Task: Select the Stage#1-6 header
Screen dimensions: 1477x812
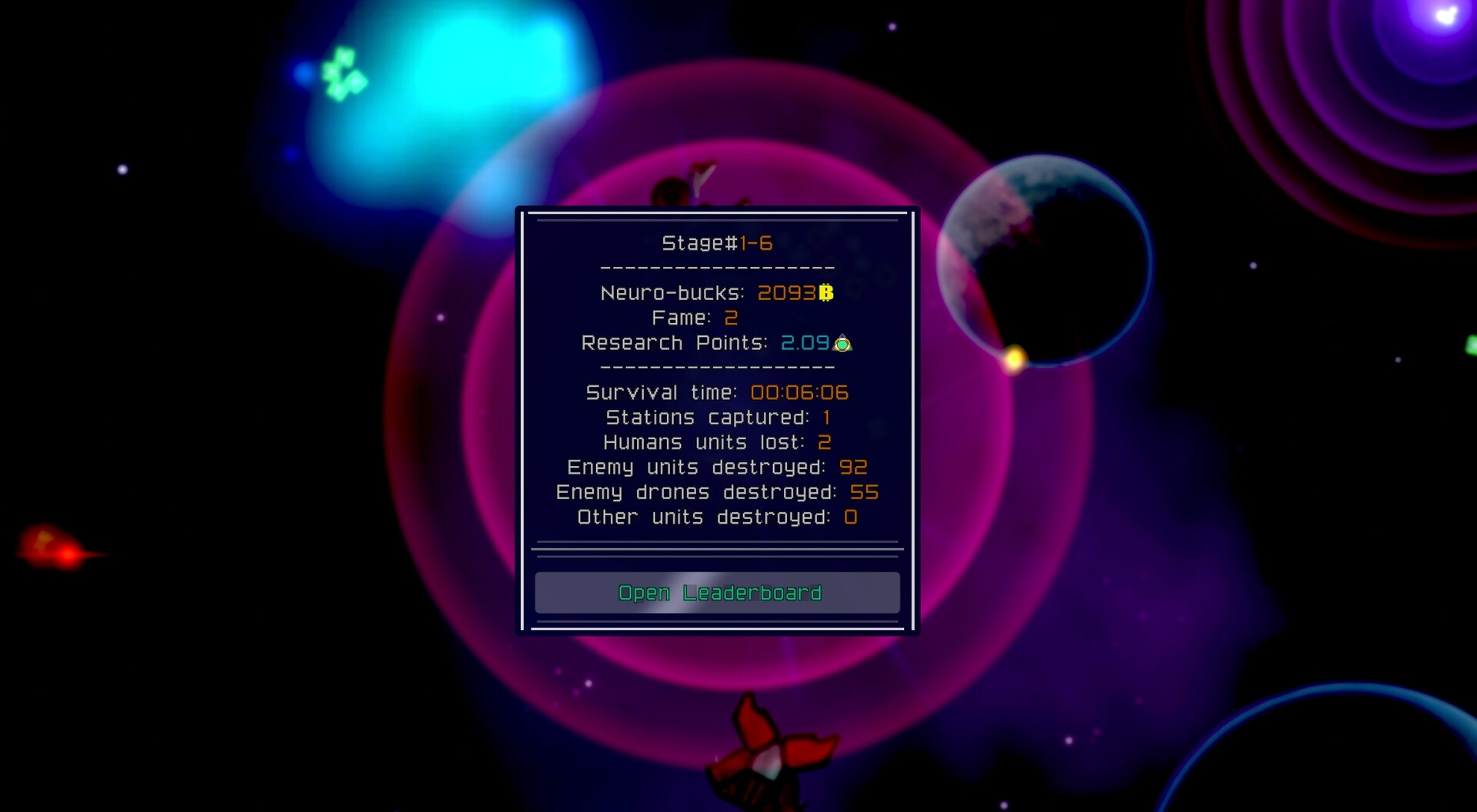Action: click(715, 243)
